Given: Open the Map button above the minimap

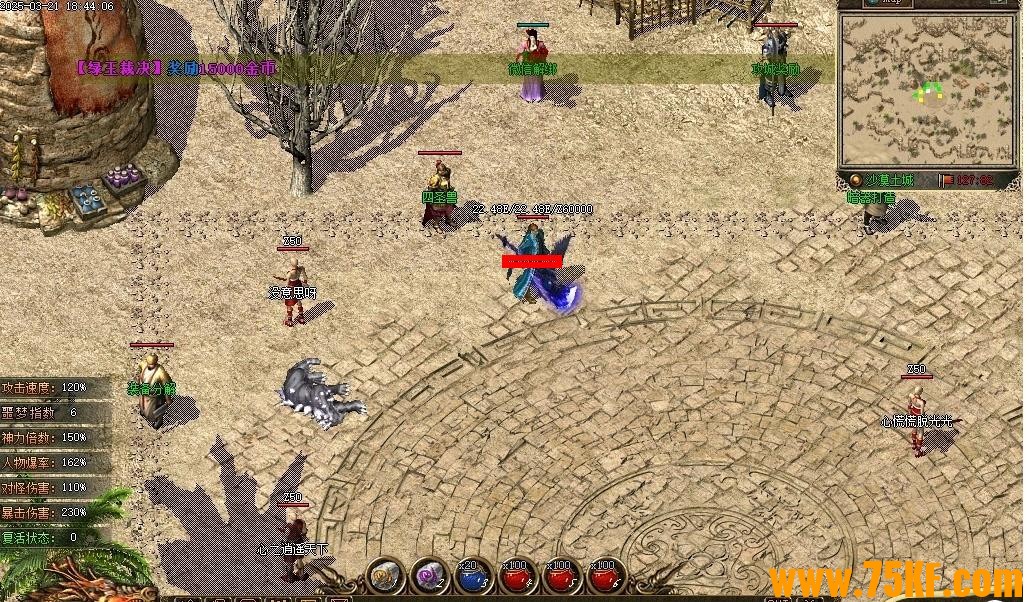Looking at the screenshot, I should (888, 3).
